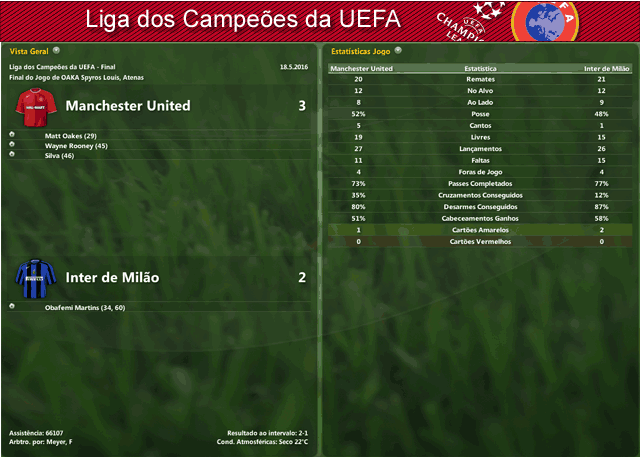View goalscorer Silva's profile
The width and height of the screenshot is (640, 457).
pos(61,156)
